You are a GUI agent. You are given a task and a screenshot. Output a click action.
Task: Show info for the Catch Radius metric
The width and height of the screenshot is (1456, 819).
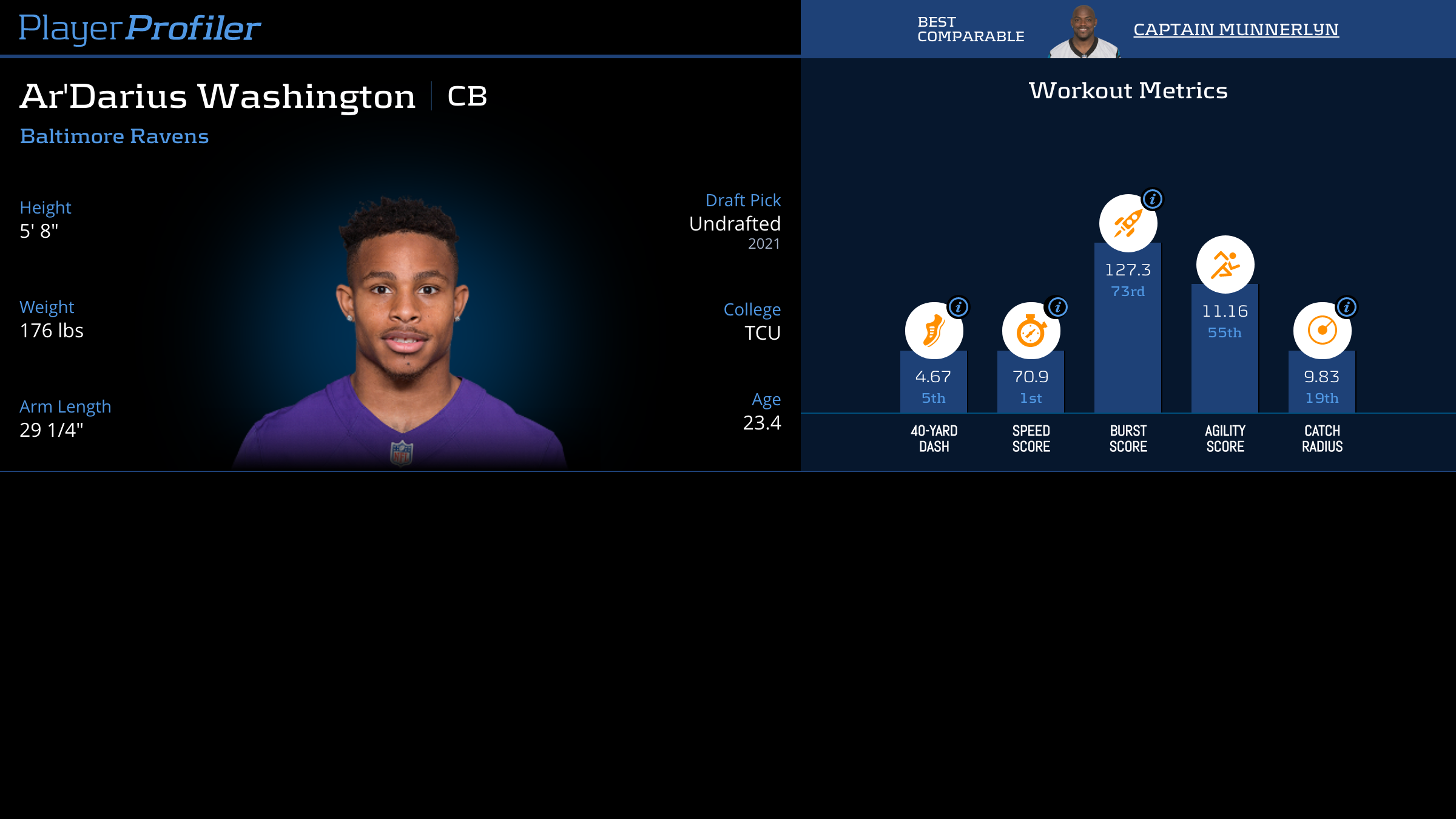point(1347,307)
